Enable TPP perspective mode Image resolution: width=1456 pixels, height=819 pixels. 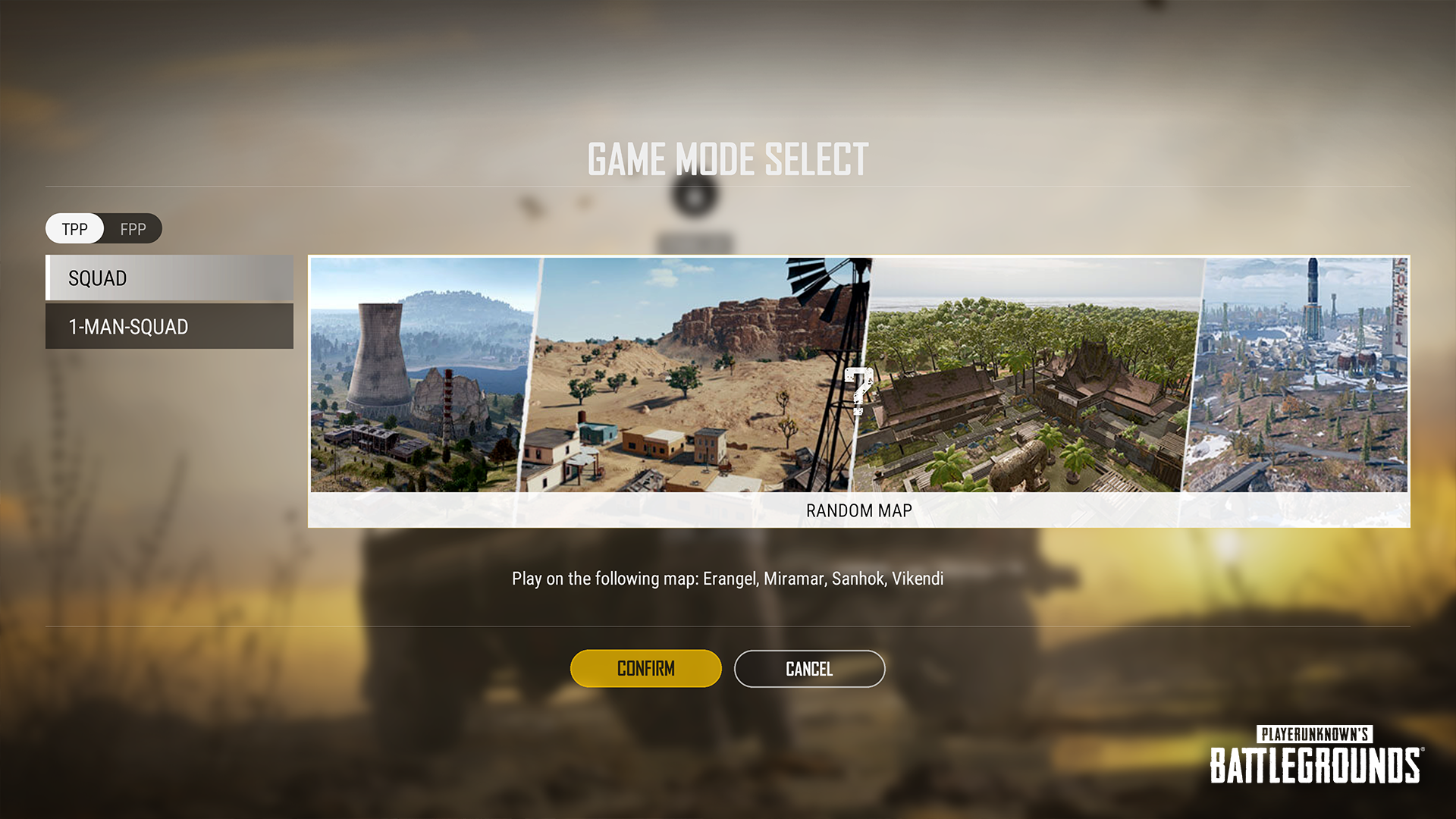[74, 230]
